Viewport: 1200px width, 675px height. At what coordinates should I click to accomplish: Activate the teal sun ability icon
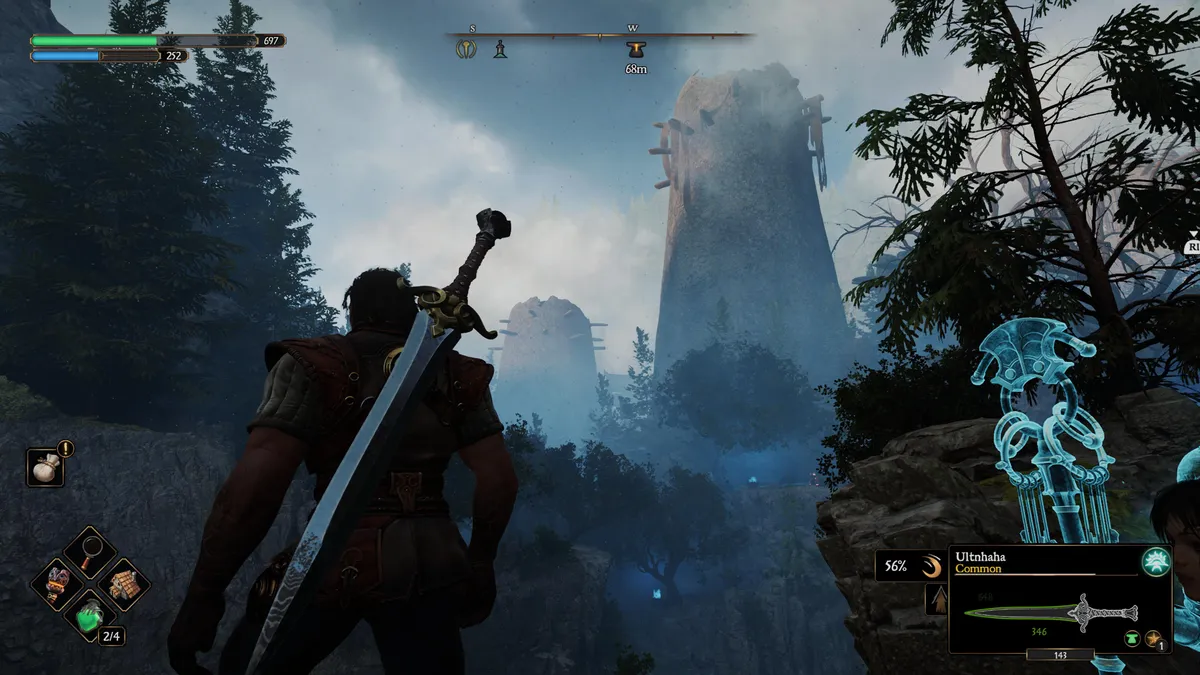[x=1155, y=562]
